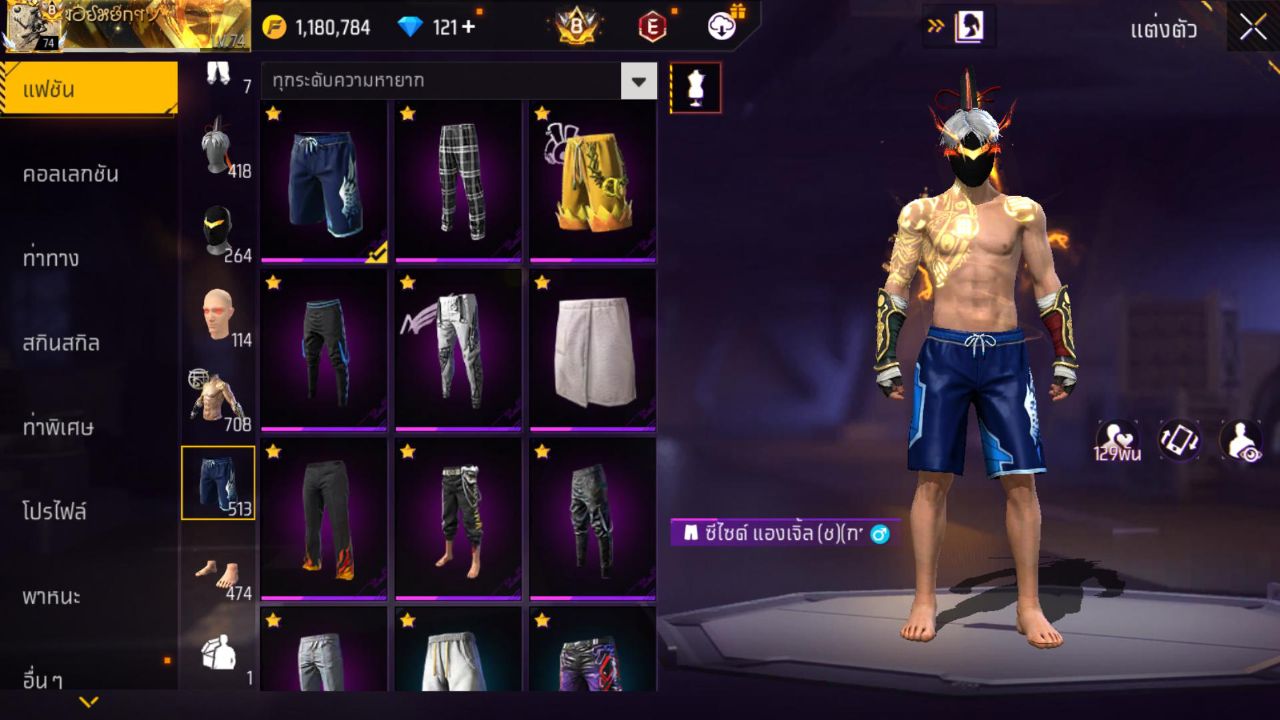Select the mask category icon
Image resolution: width=1280 pixels, height=720 pixels.
pos(218,230)
